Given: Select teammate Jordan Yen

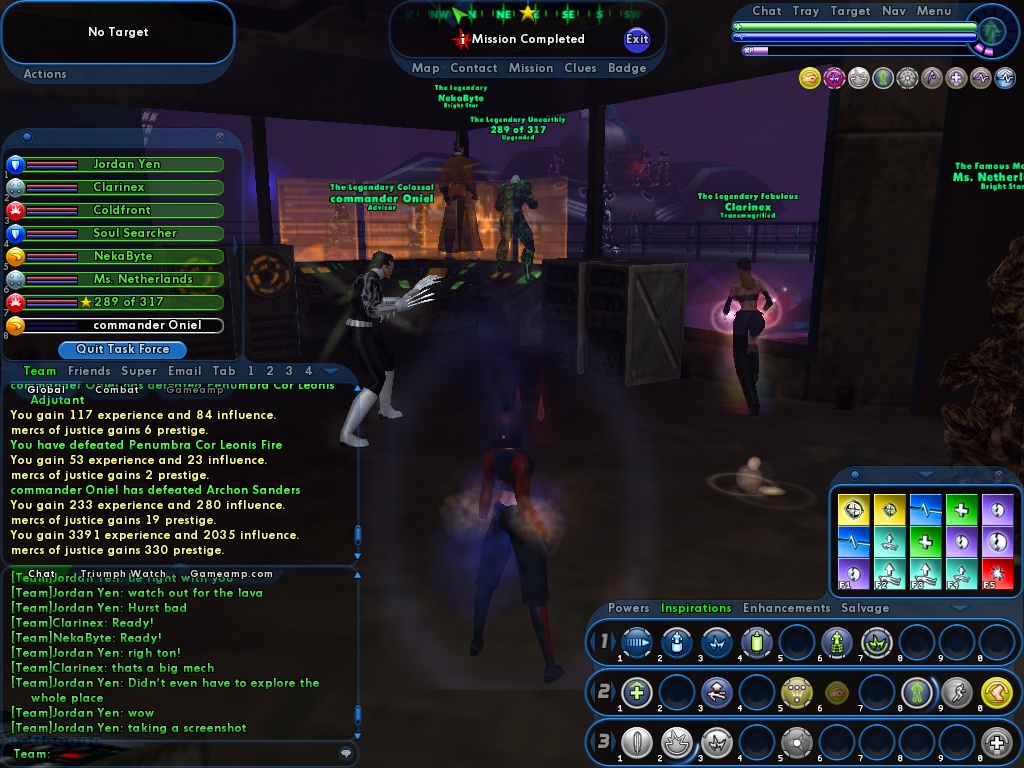Looking at the screenshot, I should pyautogui.click(x=126, y=164).
